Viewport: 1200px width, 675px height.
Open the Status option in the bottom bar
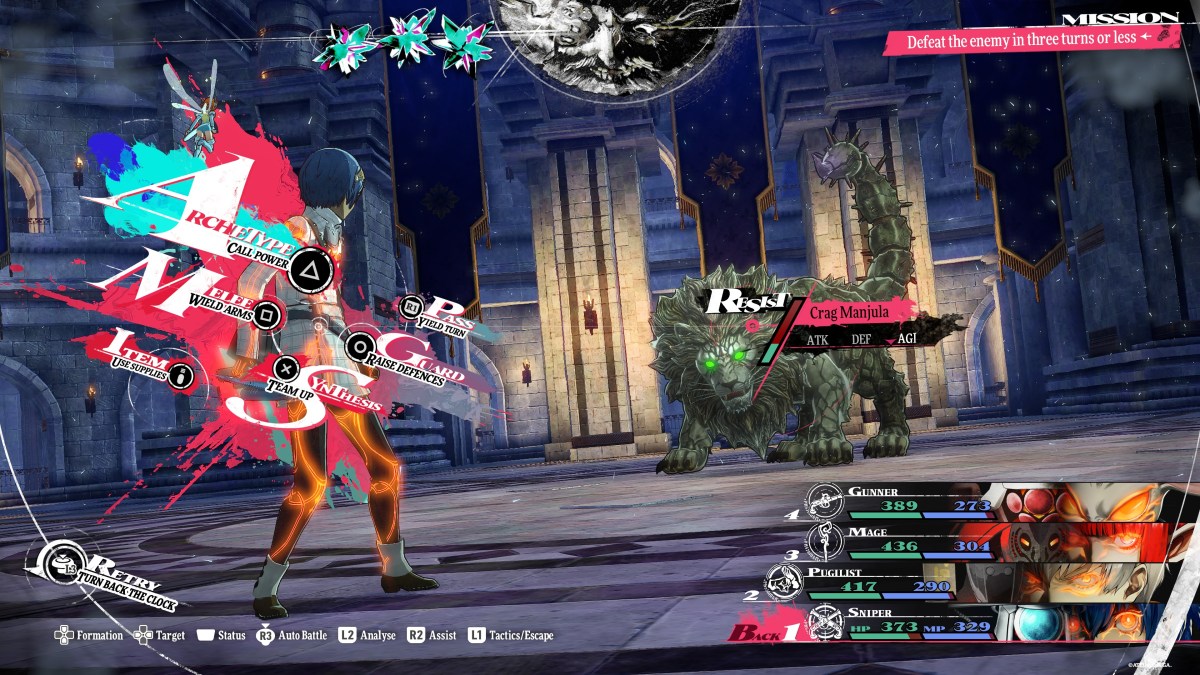point(221,635)
